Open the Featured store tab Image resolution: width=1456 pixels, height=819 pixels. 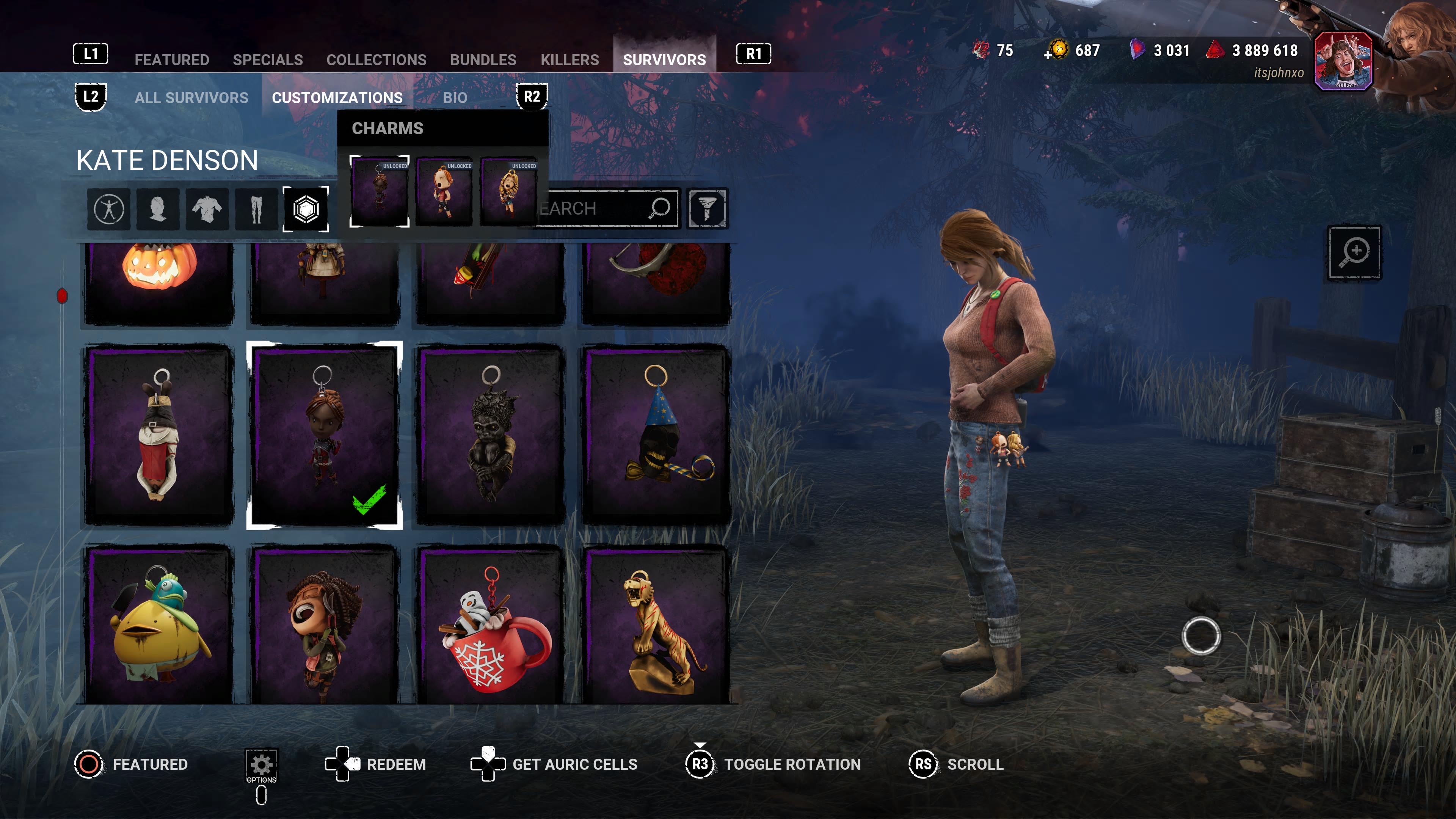tap(172, 60)
